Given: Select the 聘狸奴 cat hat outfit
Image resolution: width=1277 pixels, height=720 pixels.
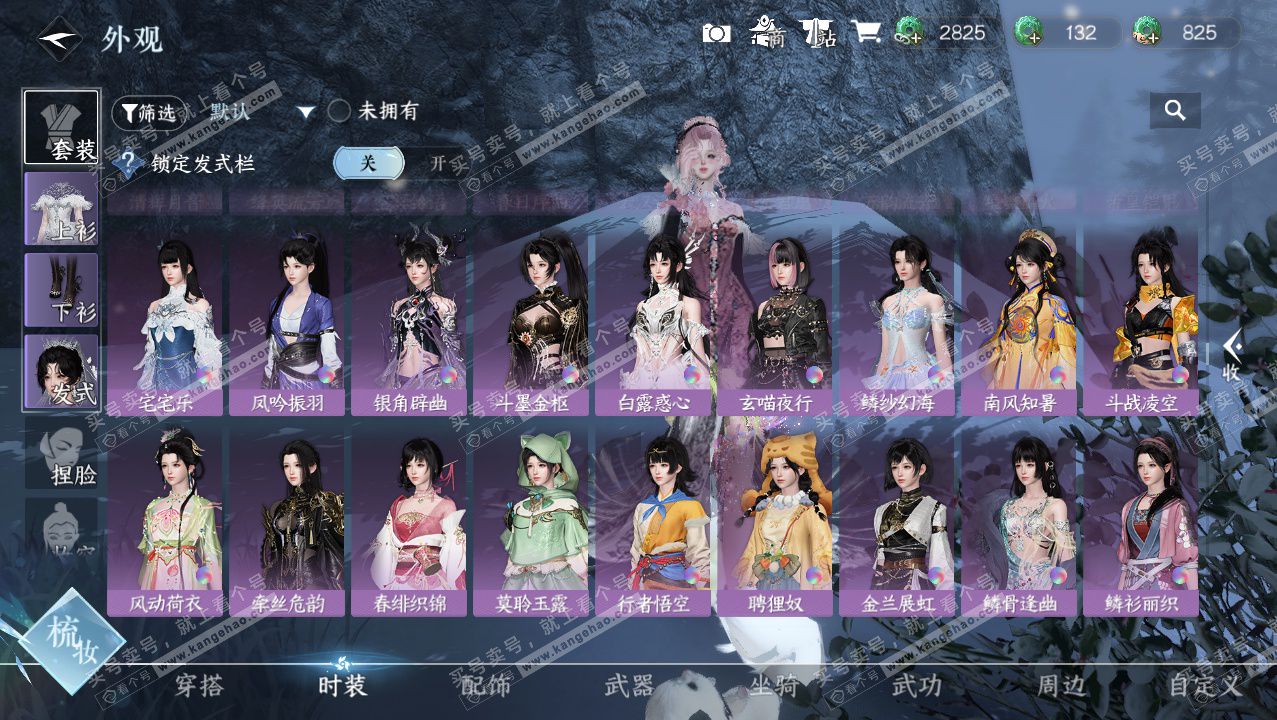Looking at the screenshot, I should 775,520.
